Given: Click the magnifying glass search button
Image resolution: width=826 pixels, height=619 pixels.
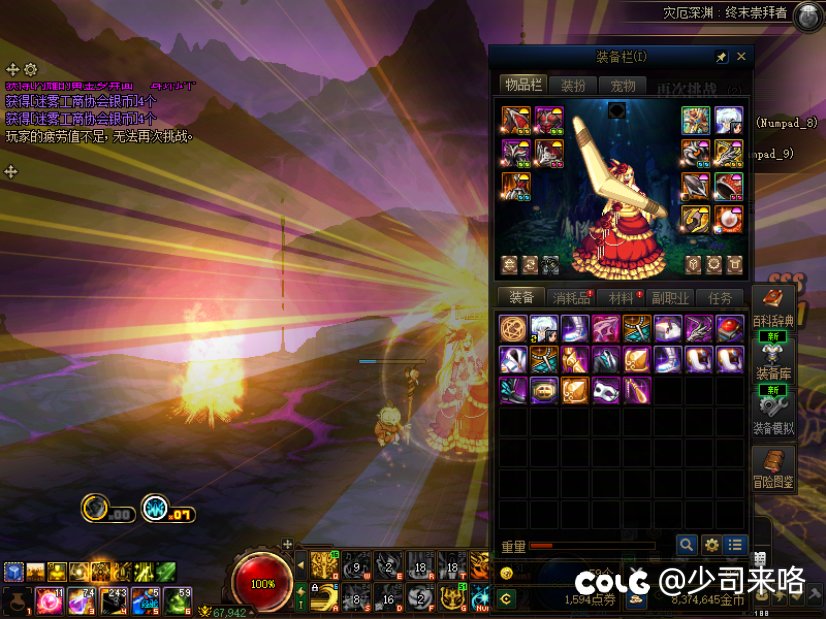Looking at the screenshot, I should click(686, 545).
